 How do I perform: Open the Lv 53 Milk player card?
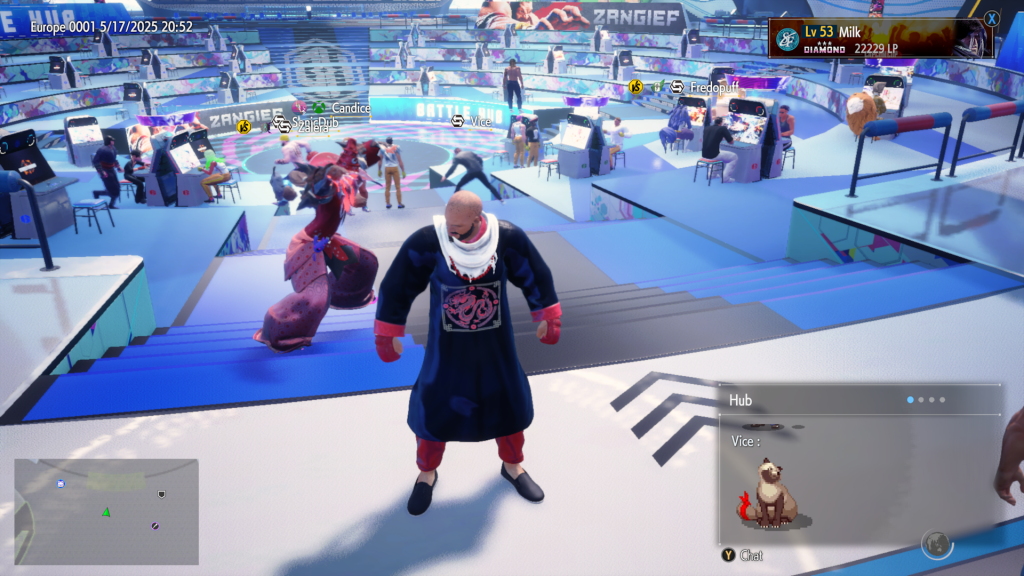[x=880, y=39]
